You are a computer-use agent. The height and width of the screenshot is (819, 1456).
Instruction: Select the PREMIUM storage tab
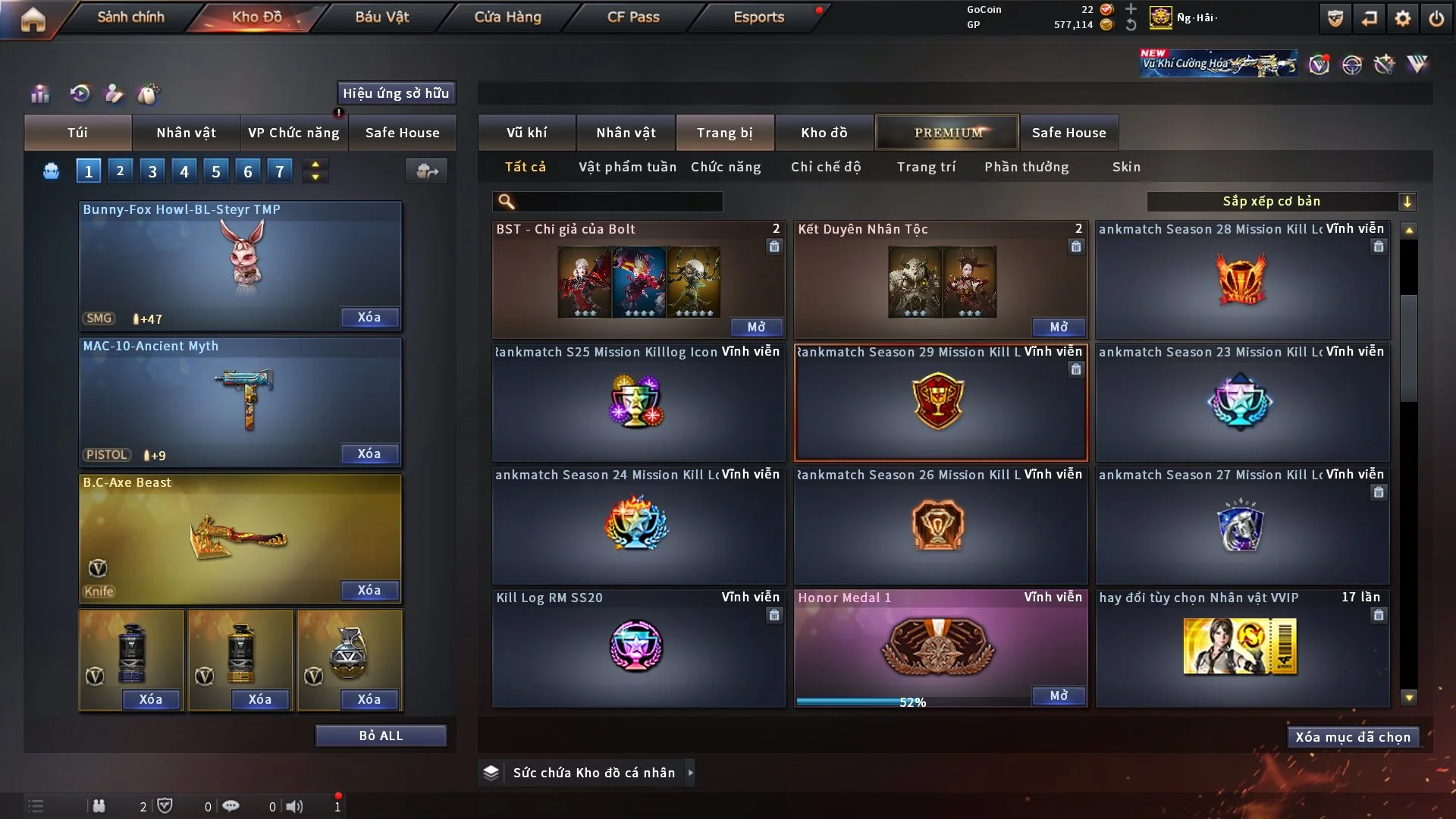click(947, 133)
